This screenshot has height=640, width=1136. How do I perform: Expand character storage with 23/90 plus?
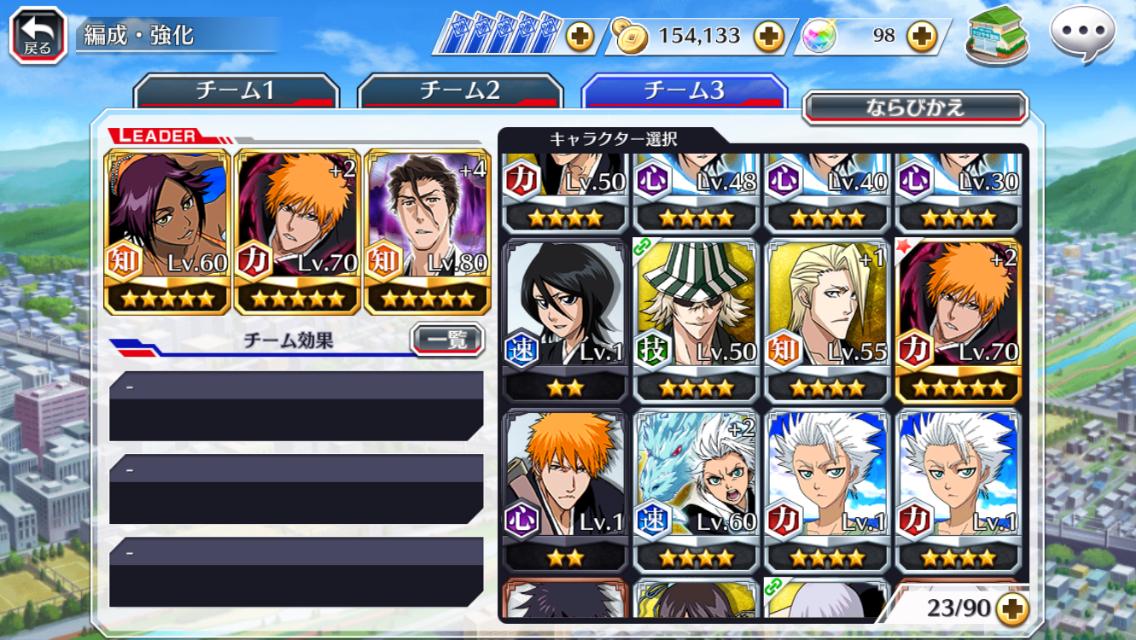tap(1012, 607)
